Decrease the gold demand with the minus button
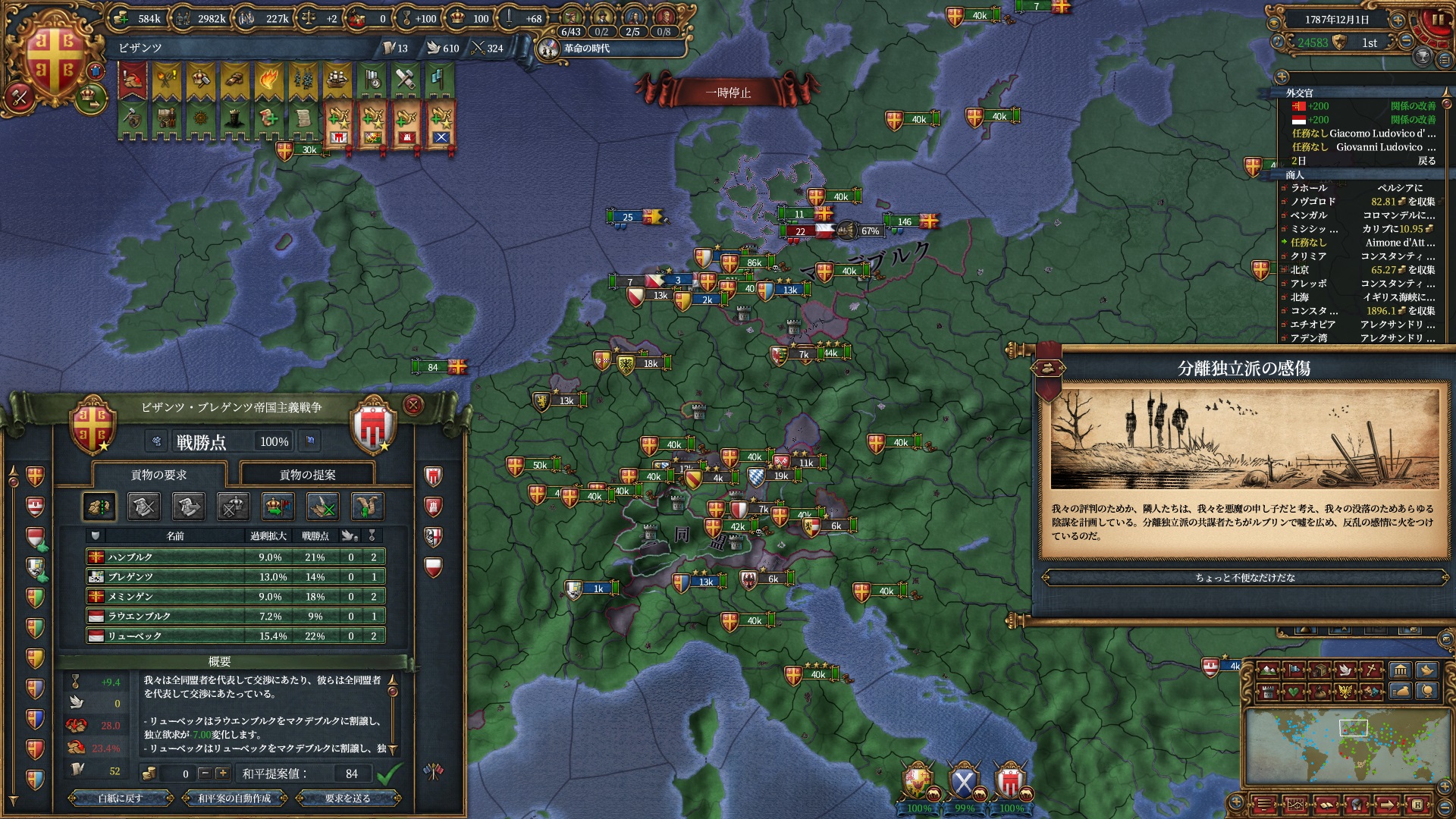Image resolution: width=1456 pixels, height=819 pixels. [204, 773]
